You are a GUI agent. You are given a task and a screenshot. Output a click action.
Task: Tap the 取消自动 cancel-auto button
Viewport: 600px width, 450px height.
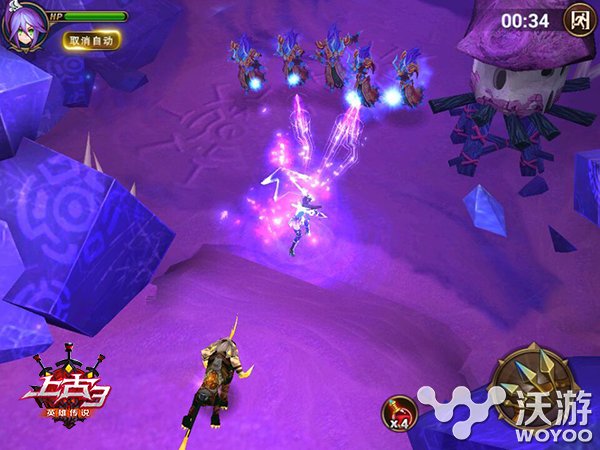tap(92, 41)
